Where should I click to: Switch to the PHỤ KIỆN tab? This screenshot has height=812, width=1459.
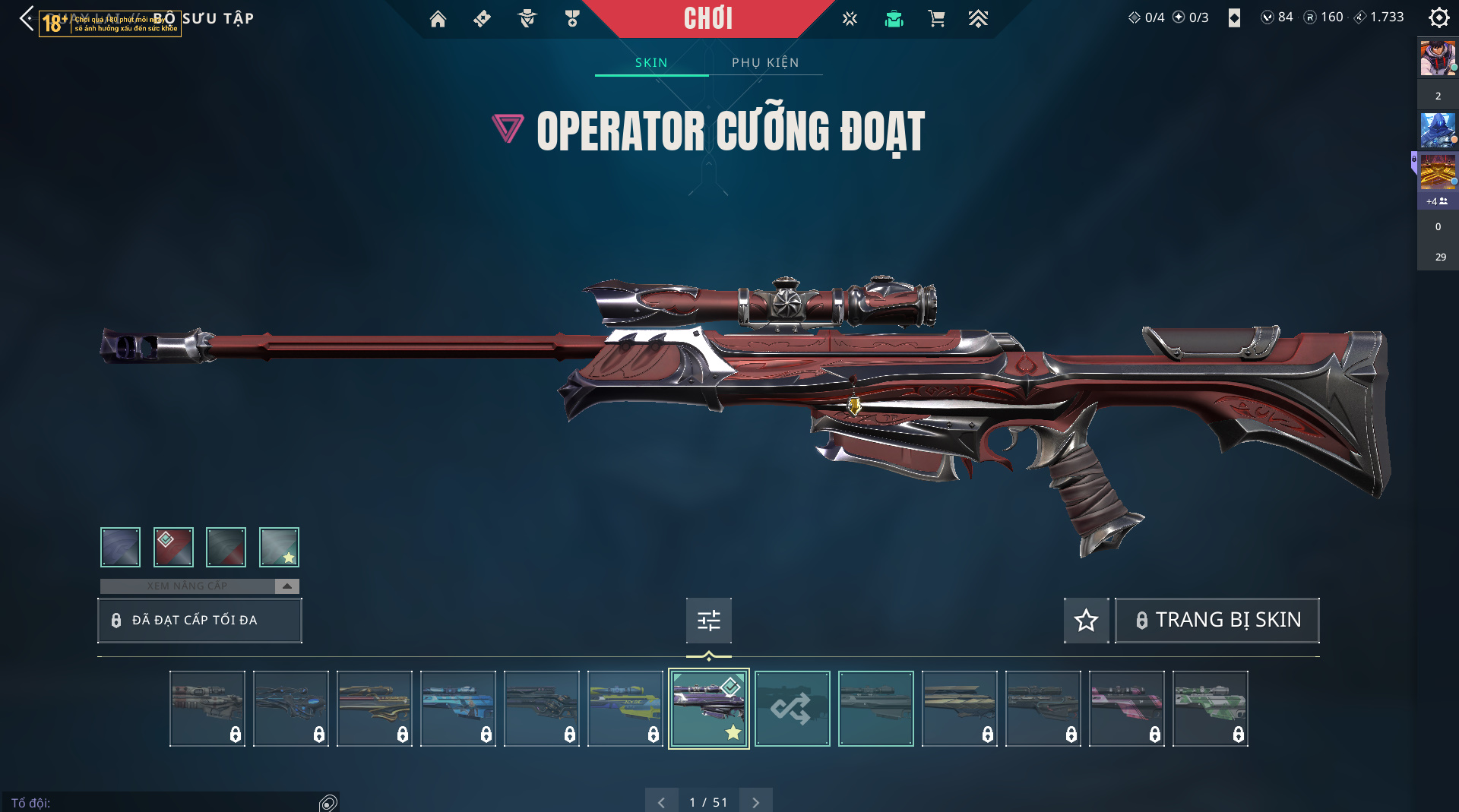[765, 62]
